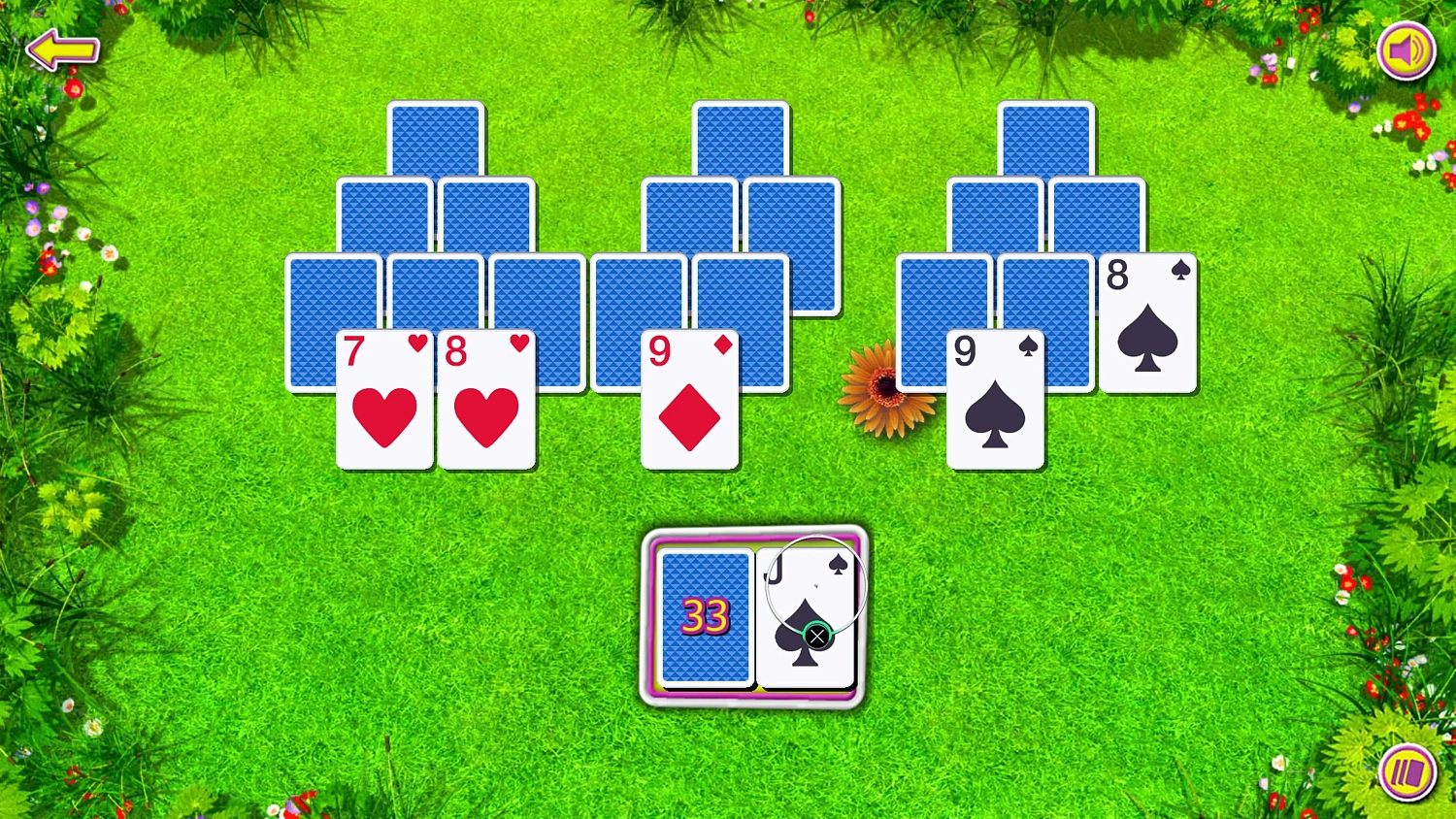Play the 9 of spades
Screen dimensions: 1456x819
[x=994, y=401]
